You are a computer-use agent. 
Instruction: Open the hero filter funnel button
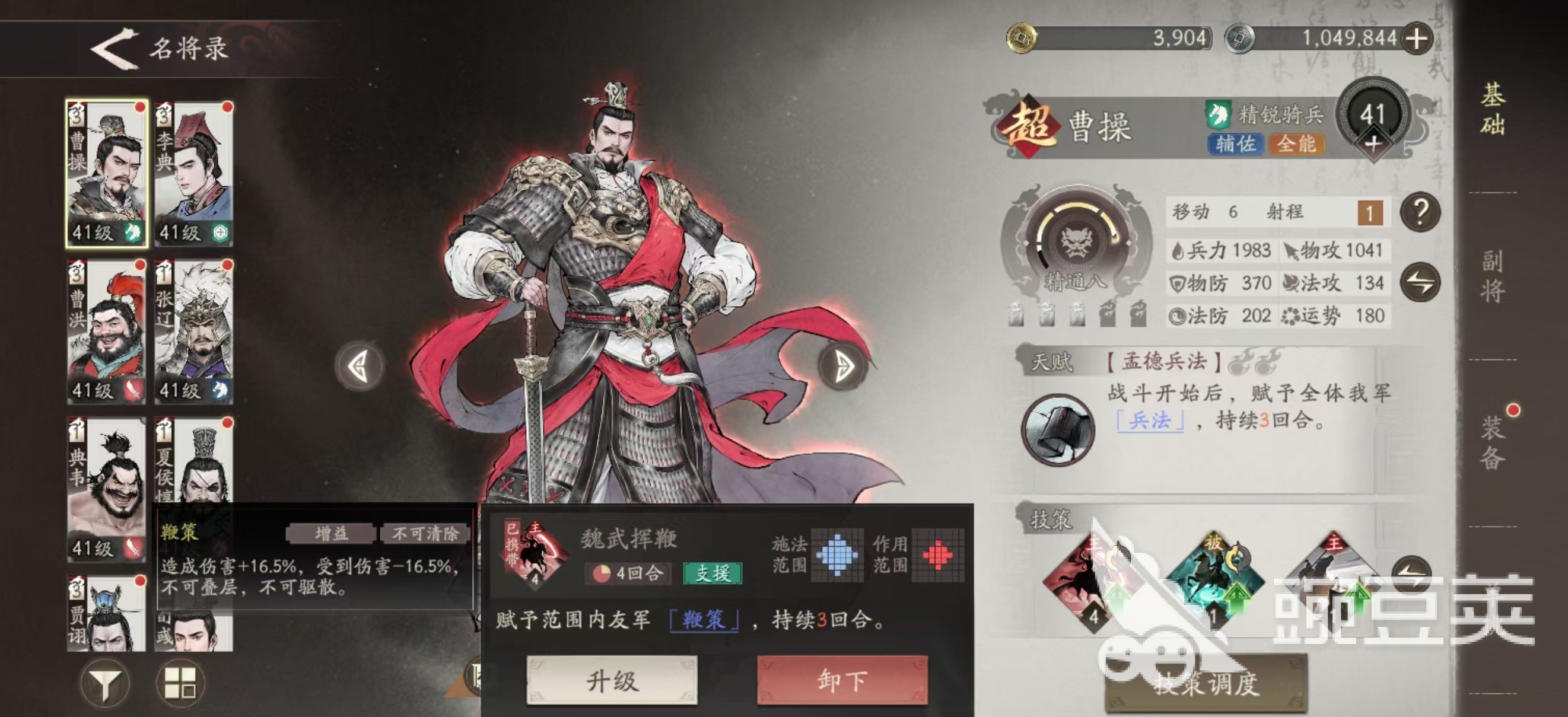click(104, 683)
